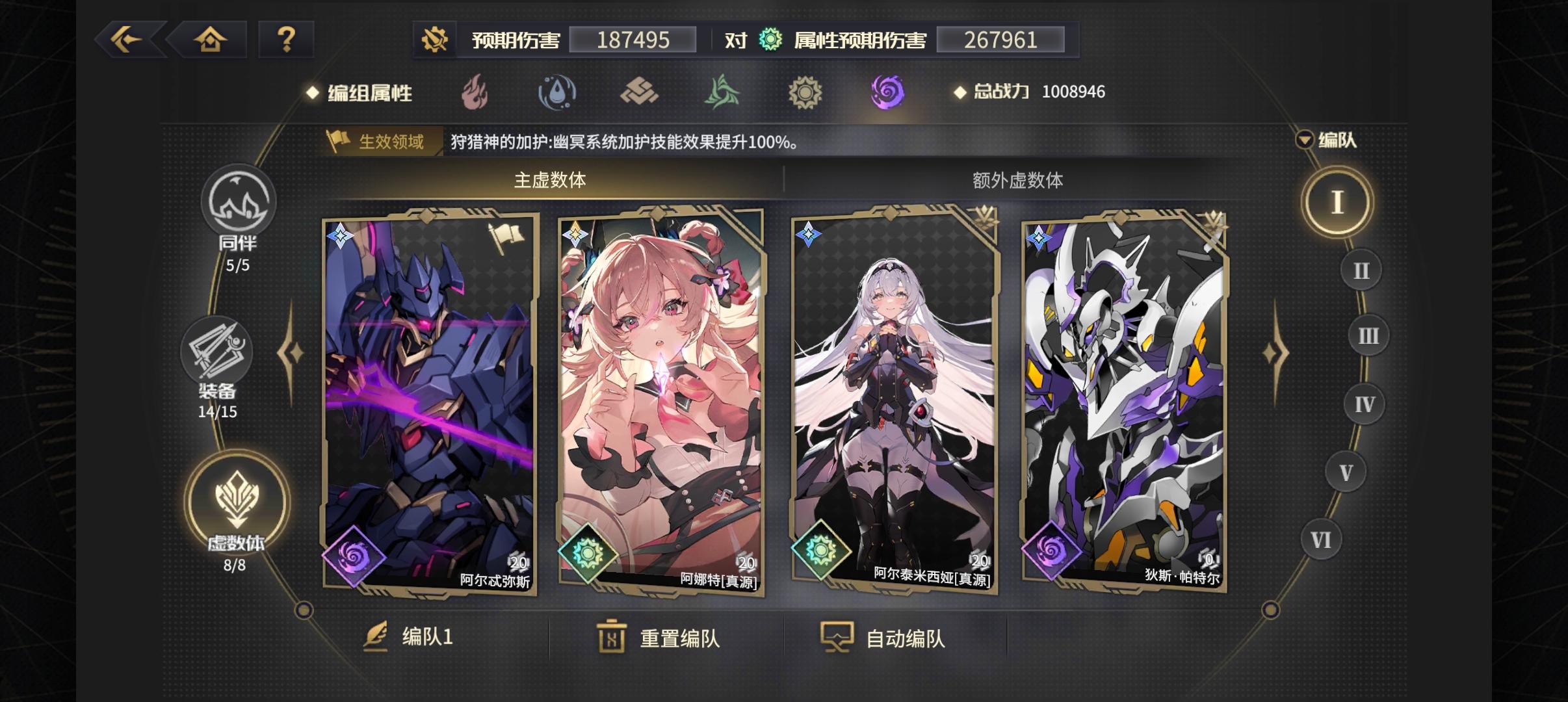Screen dimensions: 1568x702
Task: Click the right carousel arrow
Action: tap(1275, 351)
